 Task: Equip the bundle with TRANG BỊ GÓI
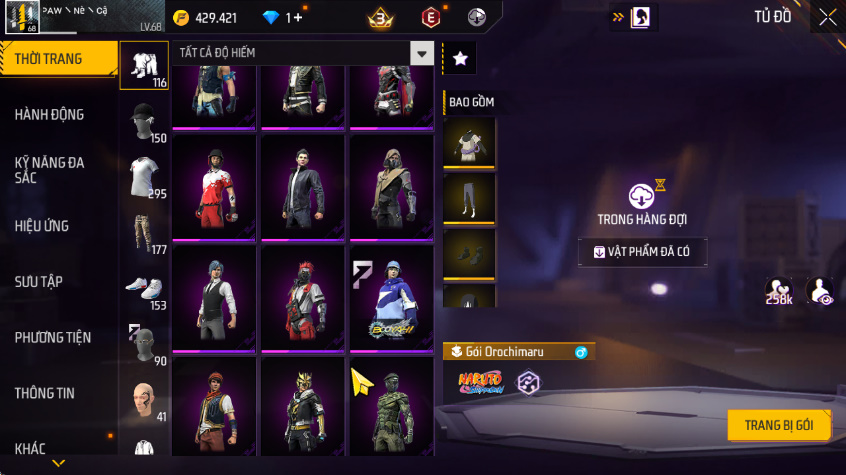click(x=779, y=425)
